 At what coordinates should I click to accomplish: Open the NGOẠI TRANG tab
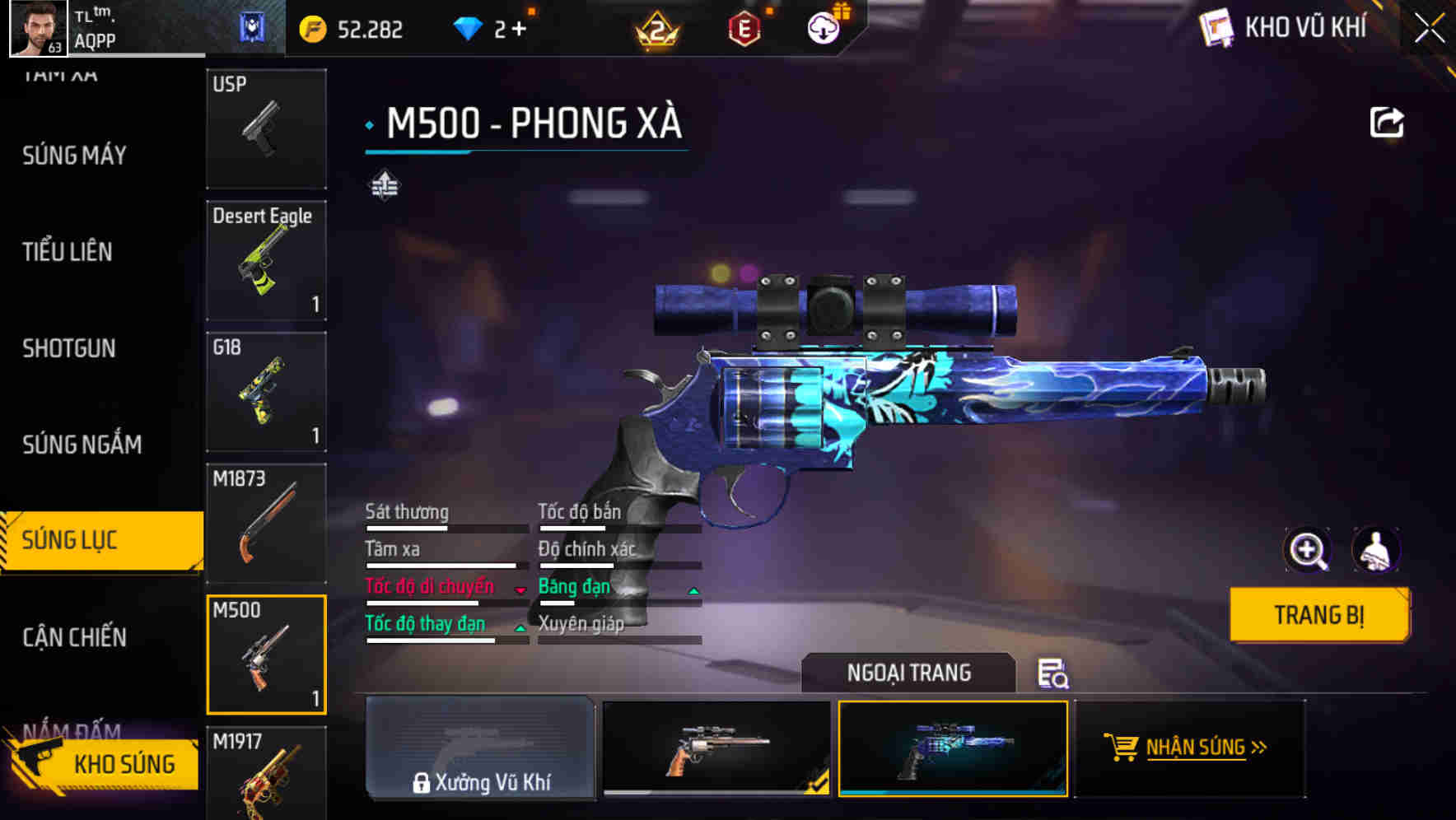908,673
